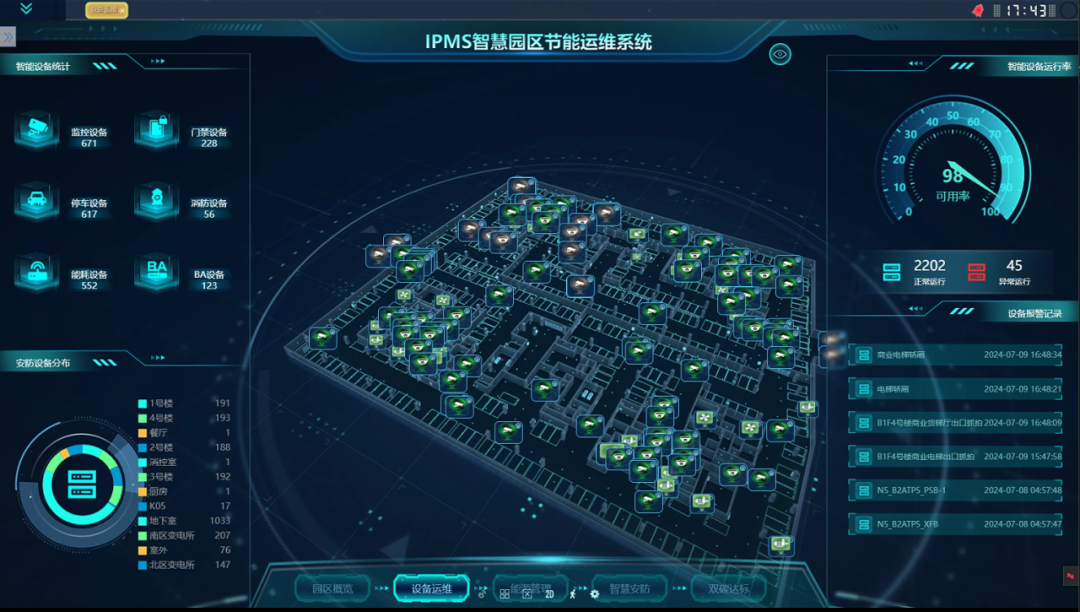Choose the 门禁设备 device category
1080x612 pixels.
[x=157, y=129]
